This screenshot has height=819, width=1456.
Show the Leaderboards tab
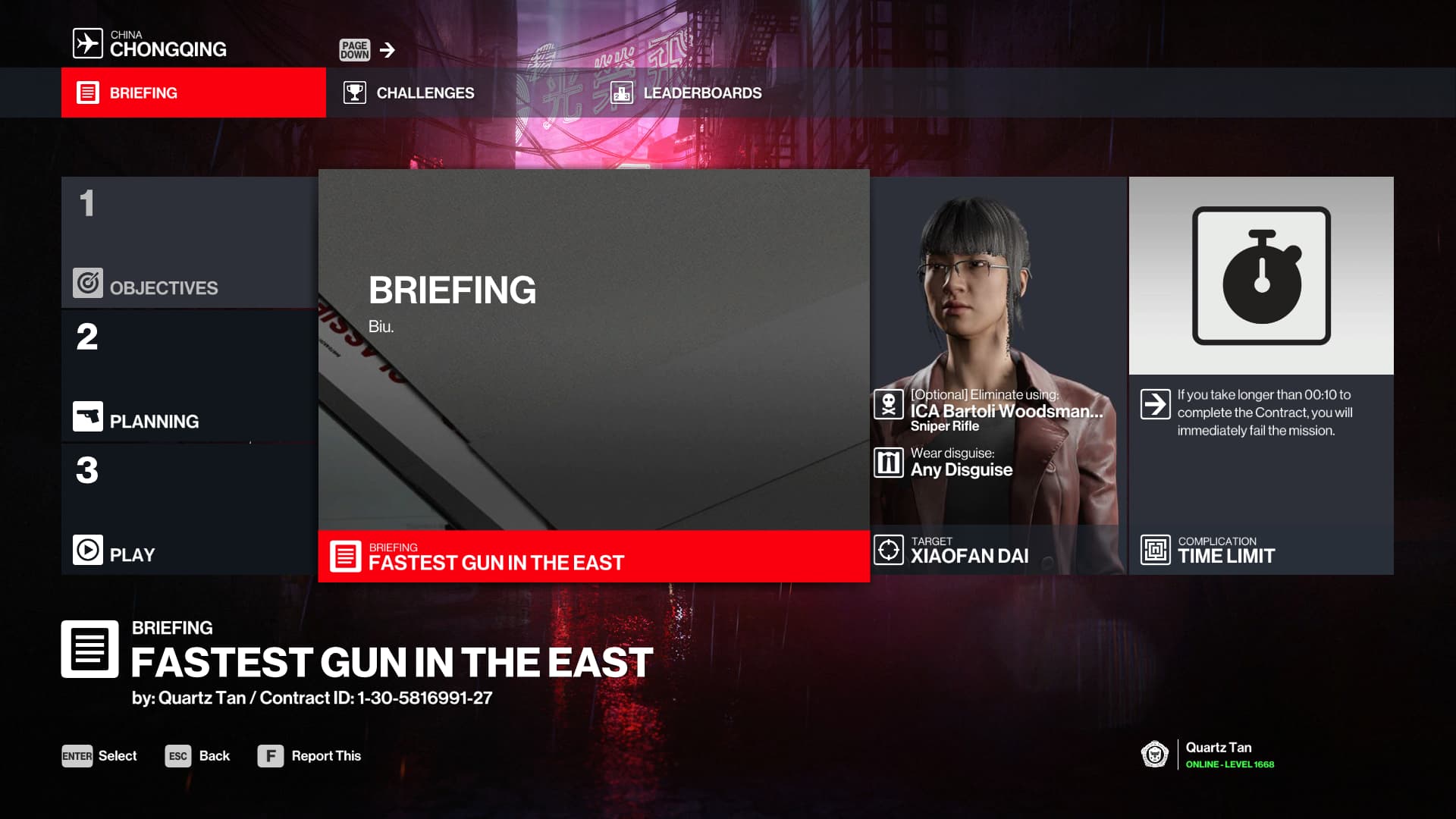[x=686, y=93]
